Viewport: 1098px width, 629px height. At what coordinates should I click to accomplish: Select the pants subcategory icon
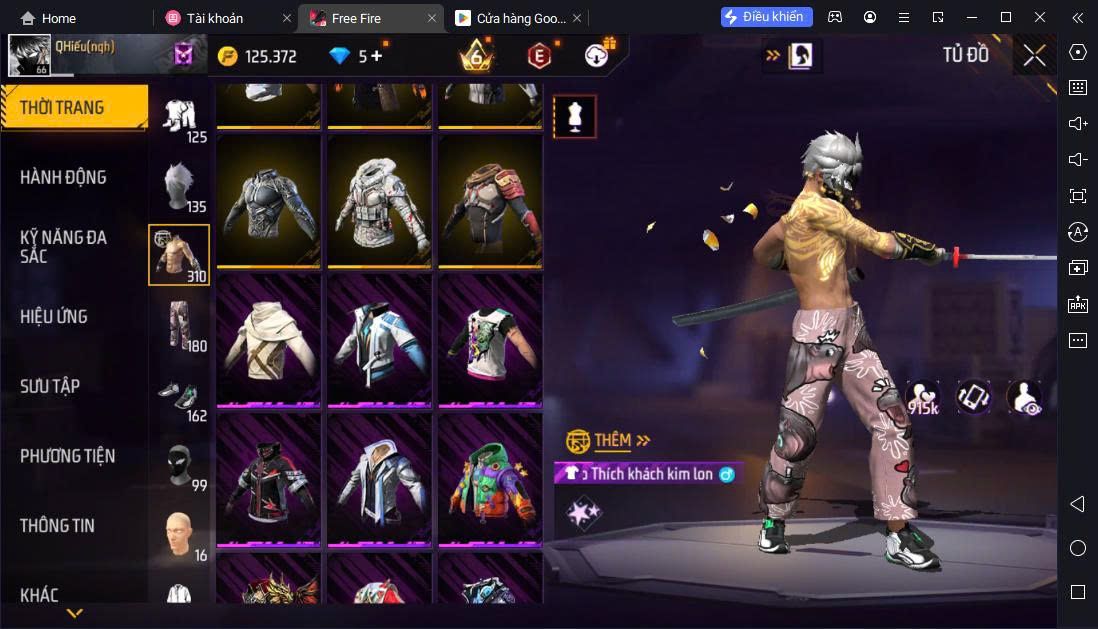(179, 324)
